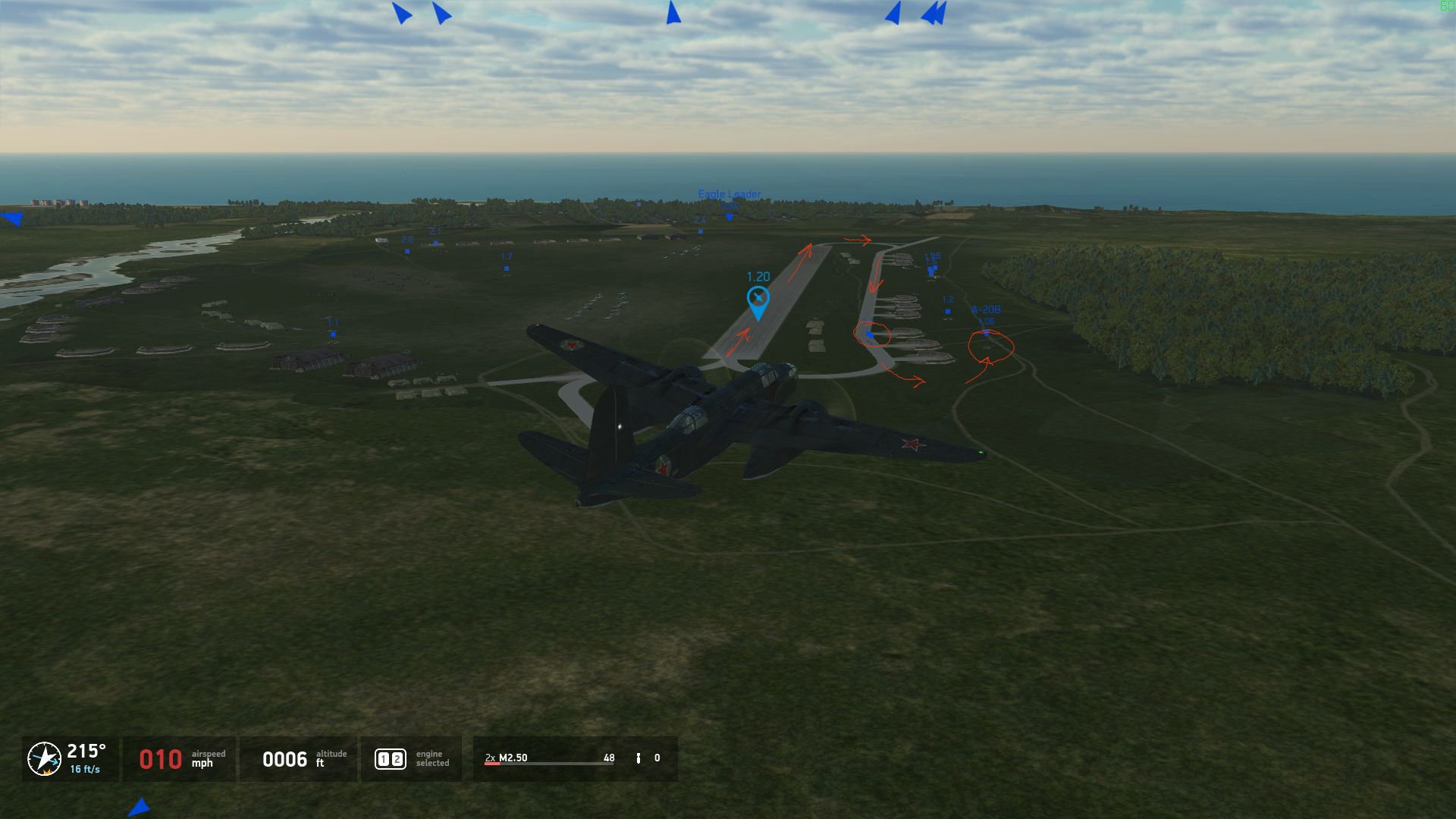Select the 2x M2.50 weapon entry
The width and height of the screenshot is (1456, 819).
pos(507,758)
